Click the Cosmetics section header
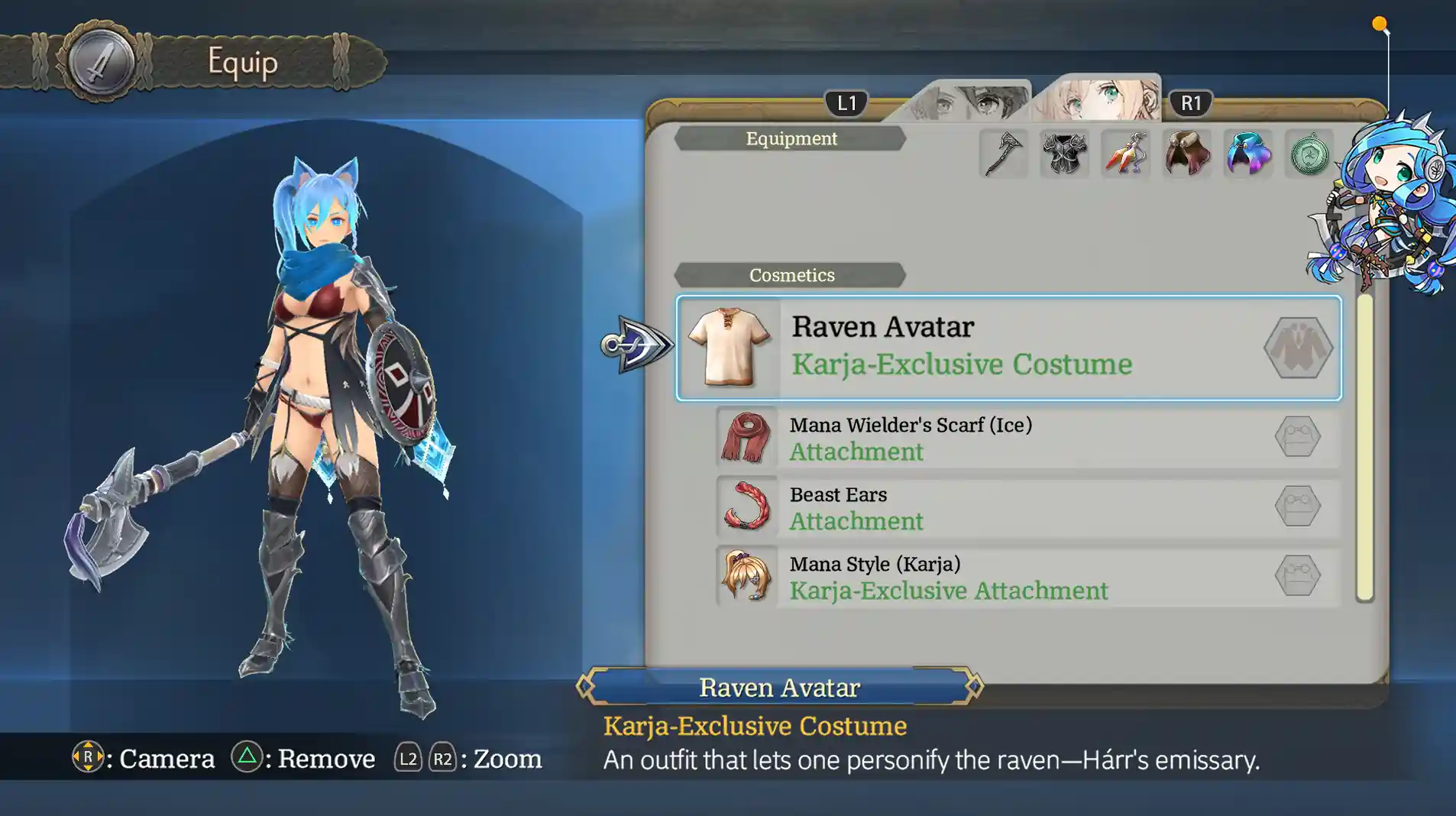Image resolution: width=1456 pixels, height=816 pixels. coord(791,275)
